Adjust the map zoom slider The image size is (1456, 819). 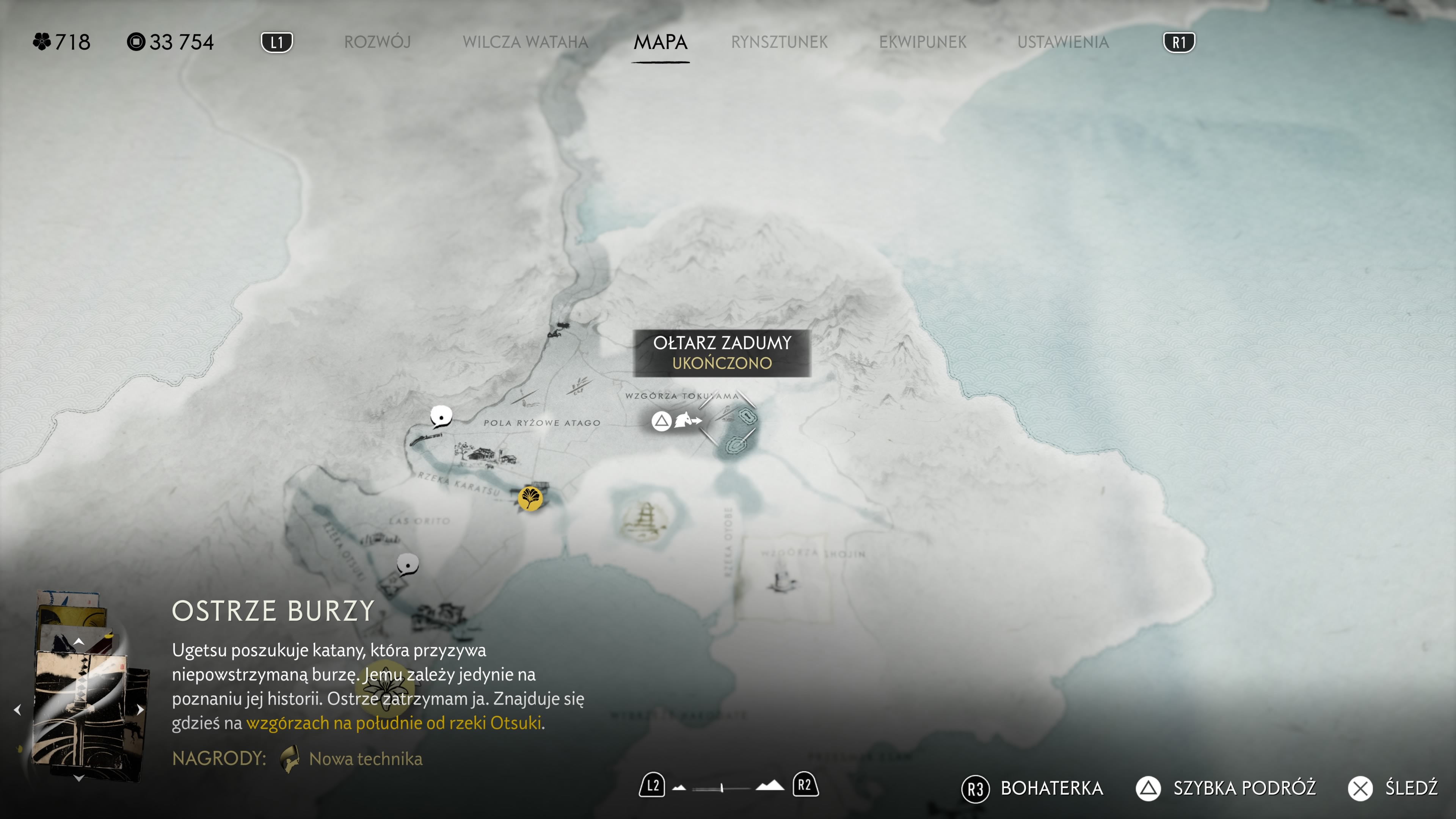[x=722, y=788]
